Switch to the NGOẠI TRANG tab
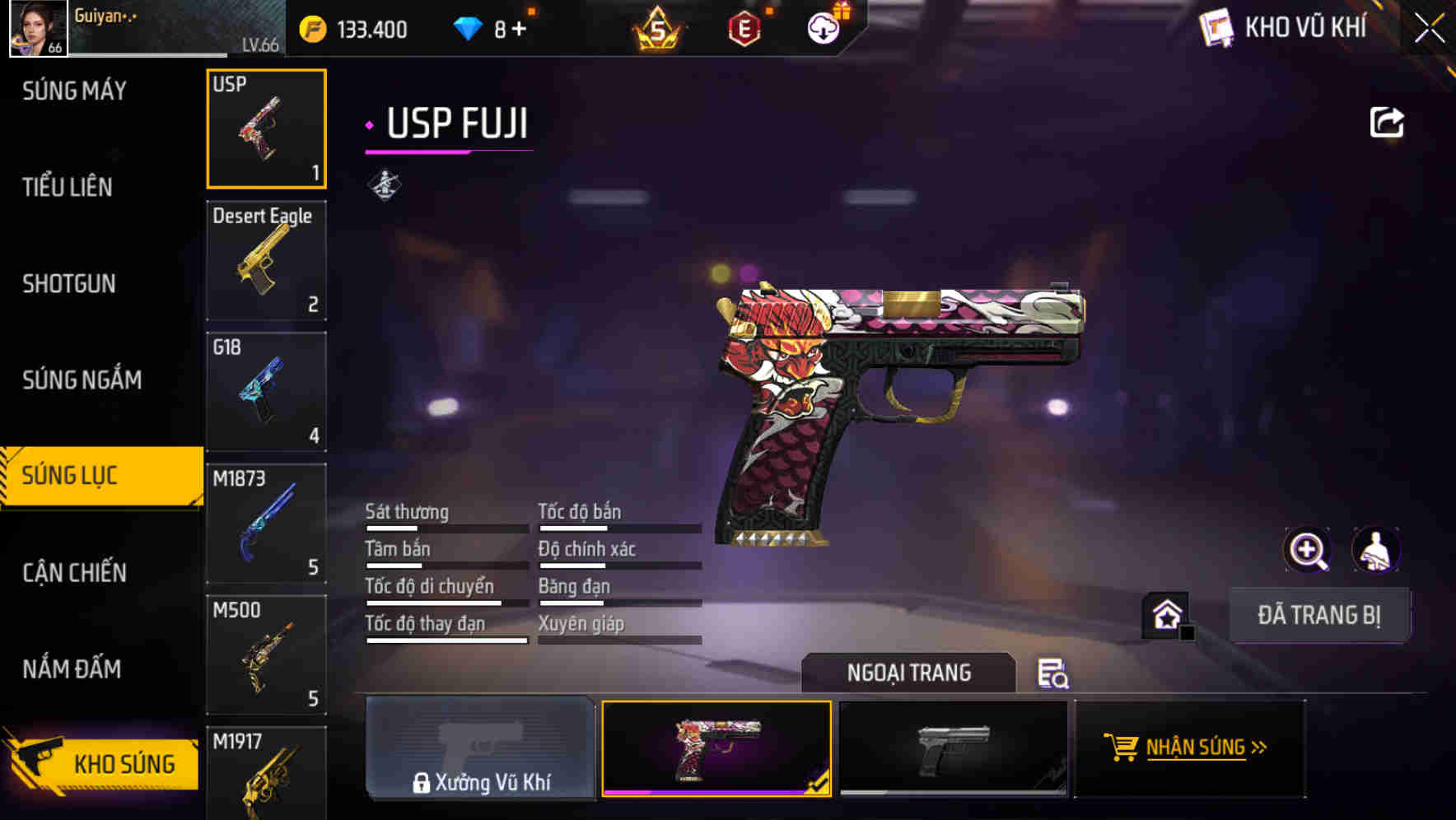Image resolution: width=1456 pixels, height=820 pixels. 909,673
